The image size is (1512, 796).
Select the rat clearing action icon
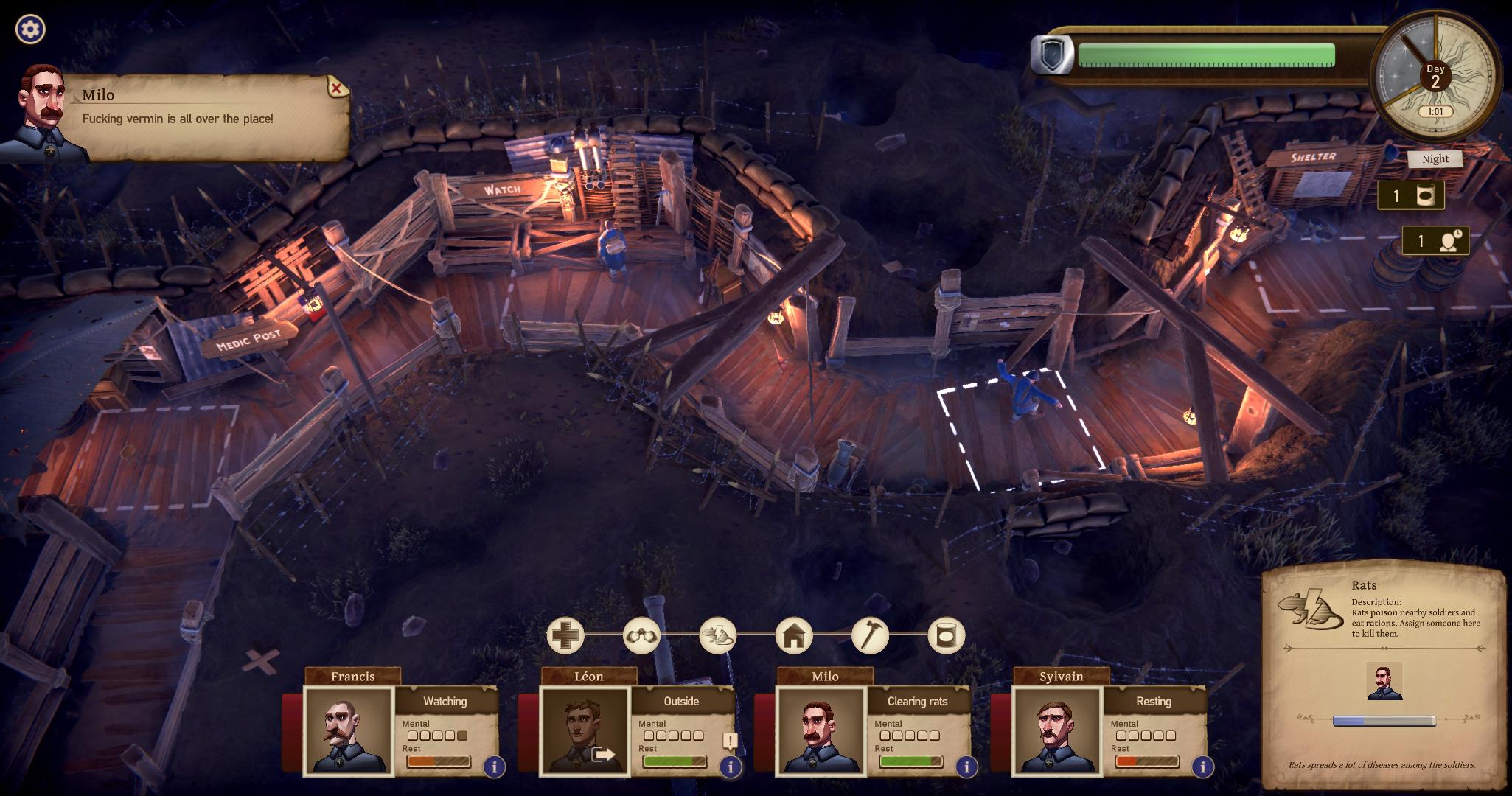tap(717, 635)
